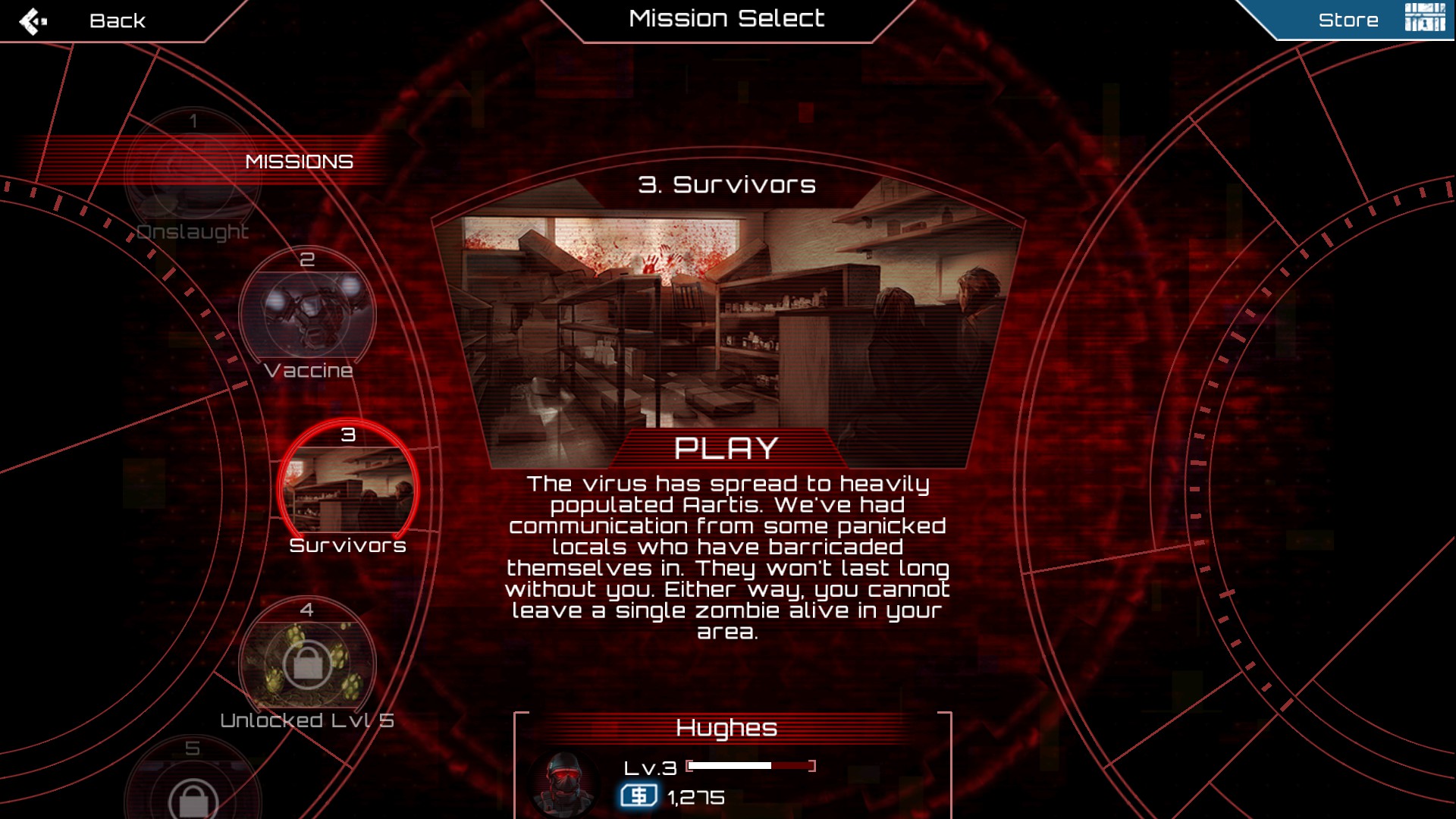Click the blue cash currency icon
This screenshot has width=1456, height=819.
click(x=638, y=797)
